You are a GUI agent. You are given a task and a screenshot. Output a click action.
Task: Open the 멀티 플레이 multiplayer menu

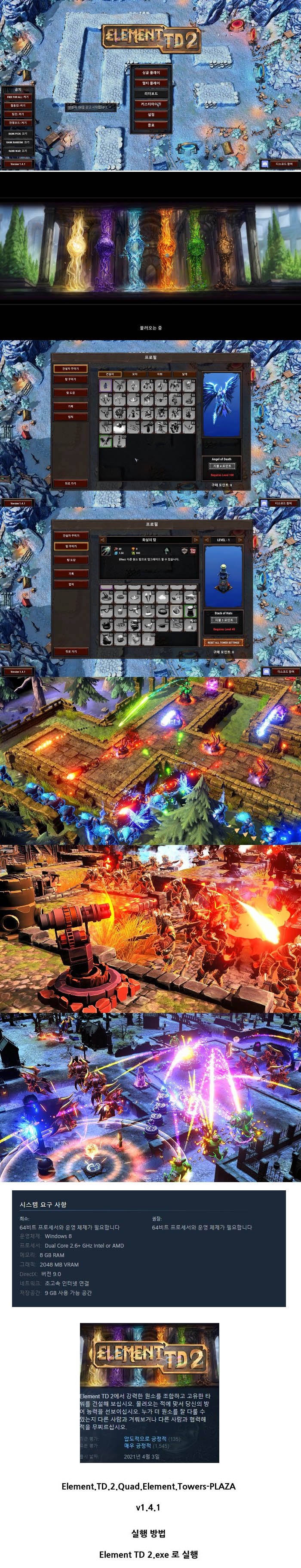point(151,83)
